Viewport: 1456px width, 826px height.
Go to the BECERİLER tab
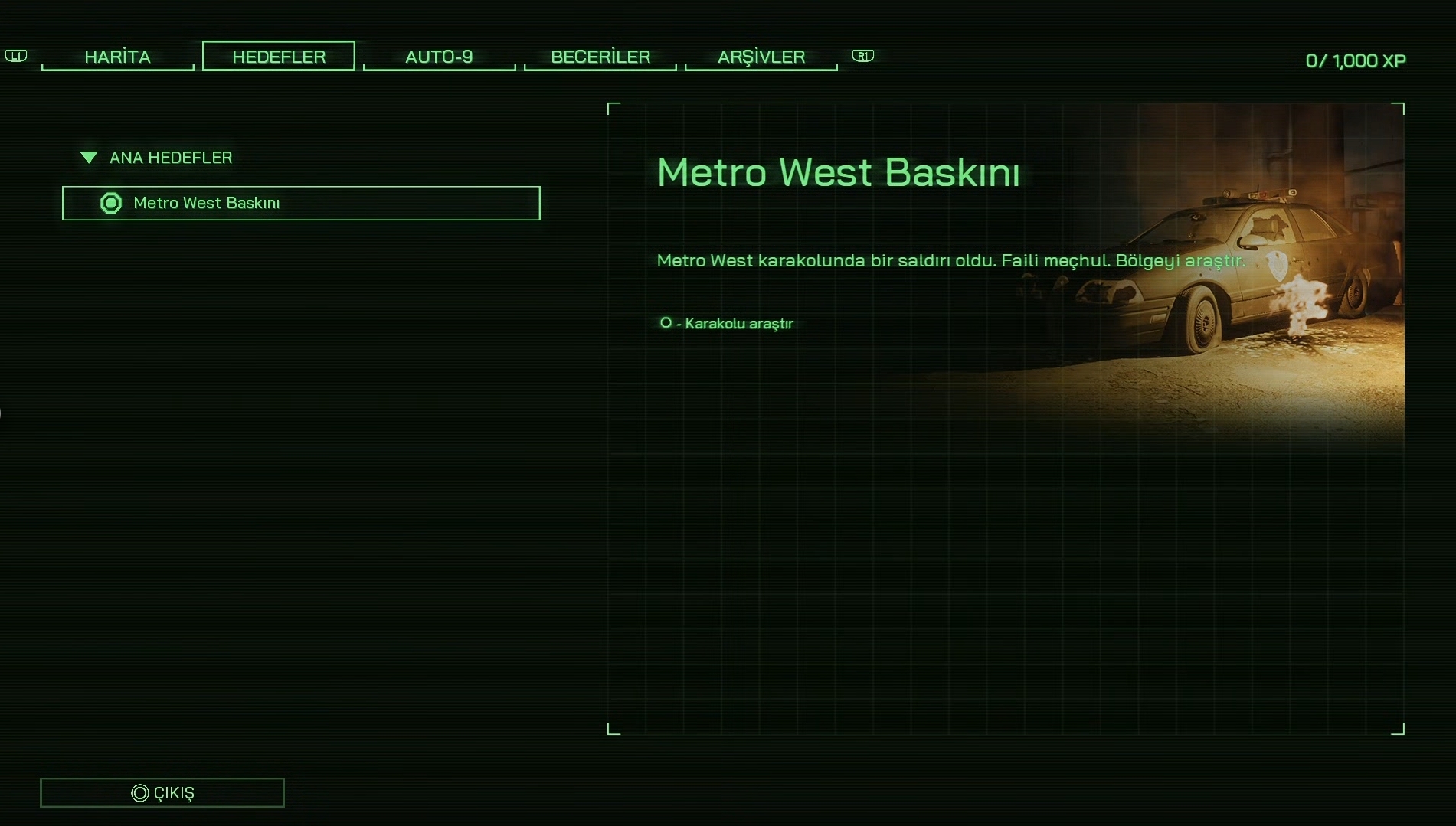pos(600,57)
